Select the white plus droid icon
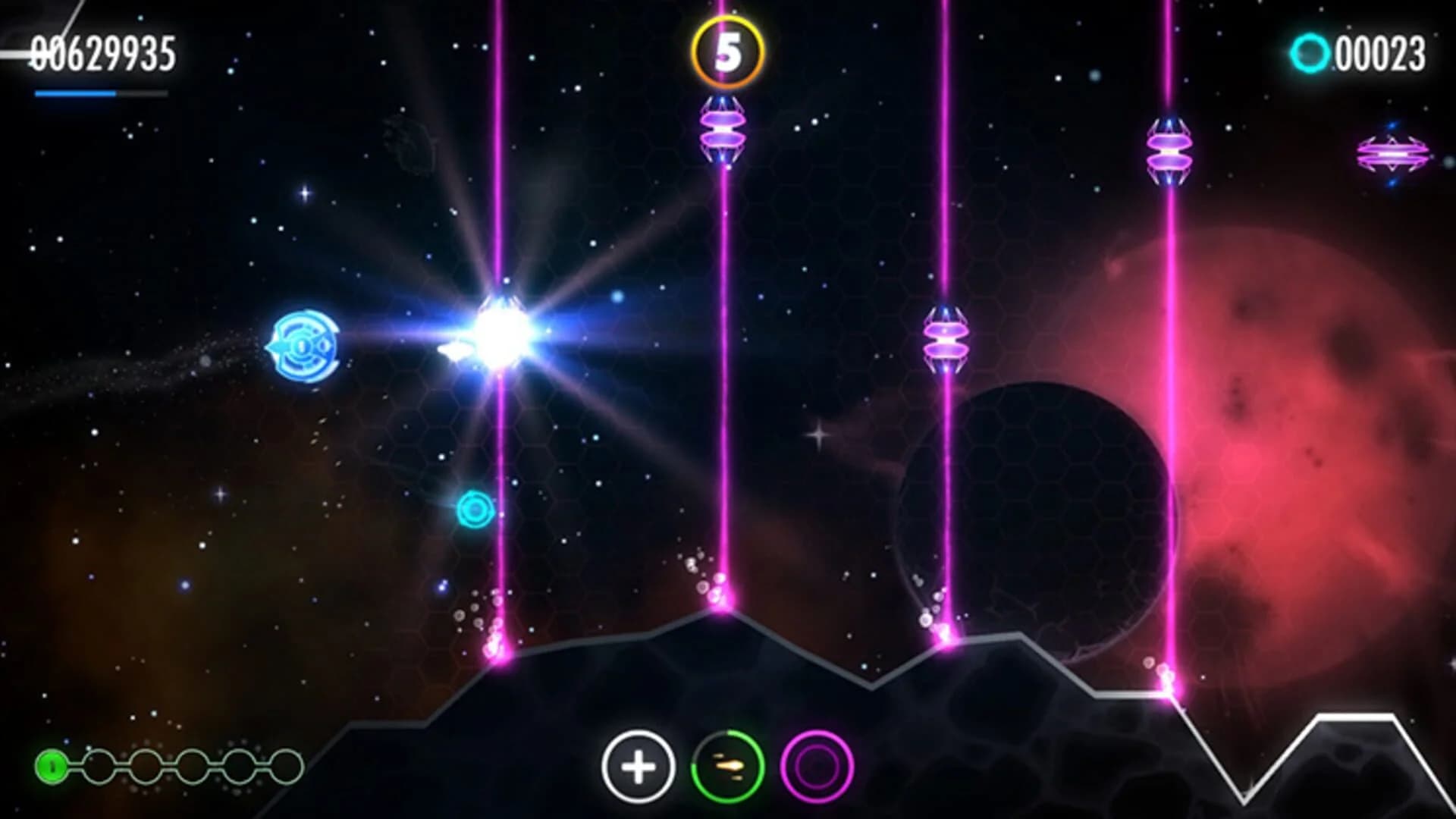The height and width of the screenshot is (819, 1456). click(638, 767)
